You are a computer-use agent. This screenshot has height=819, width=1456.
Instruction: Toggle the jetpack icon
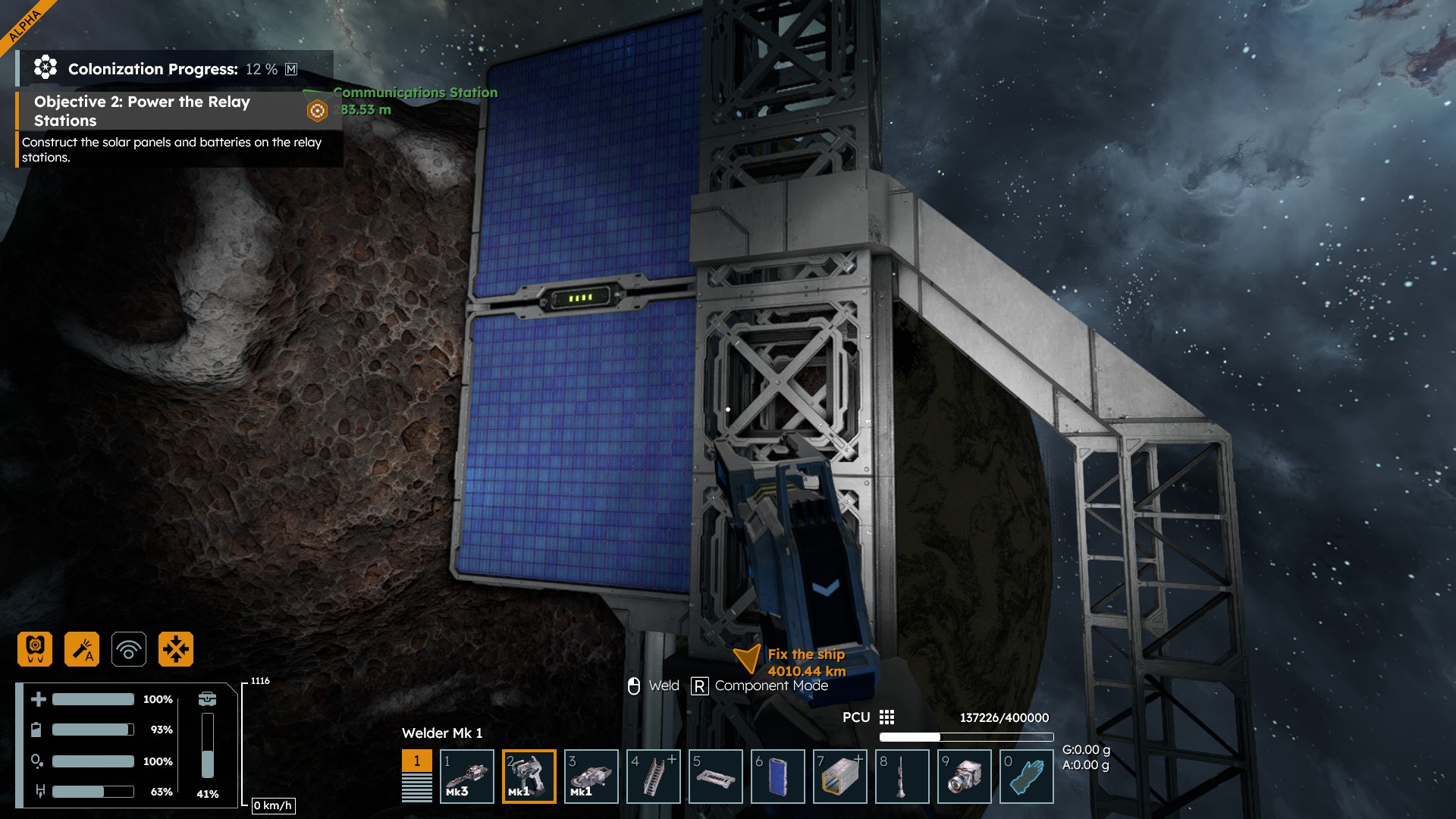(x=35, y=649)
